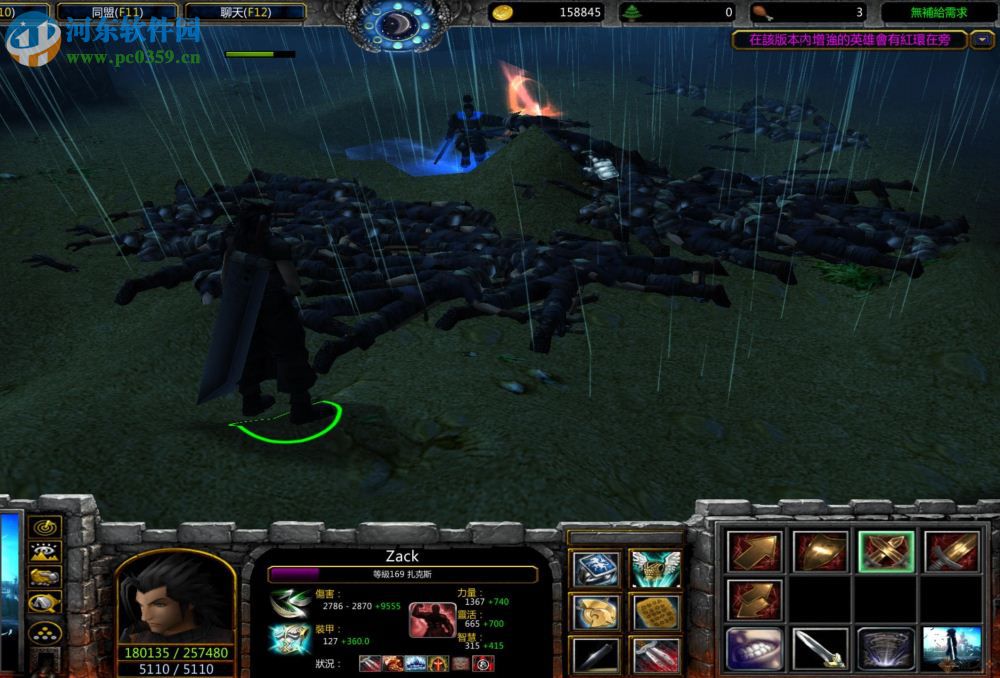1000x678 pixels.
Task: Activate the golden arrow Move command
Action: pyautogui.click(x=752, y=551)
